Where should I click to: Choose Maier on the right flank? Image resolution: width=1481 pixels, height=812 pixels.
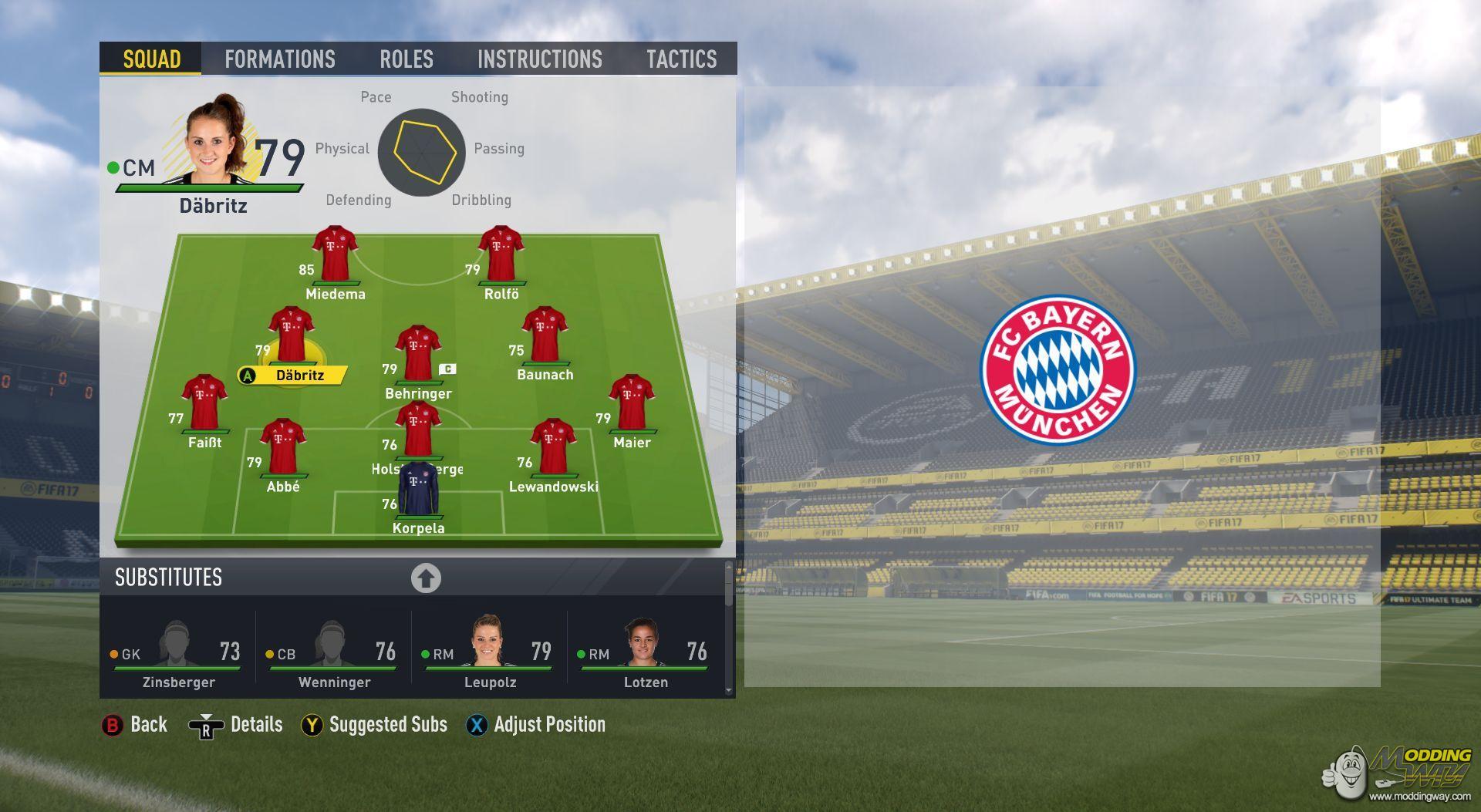click(631, 405)
